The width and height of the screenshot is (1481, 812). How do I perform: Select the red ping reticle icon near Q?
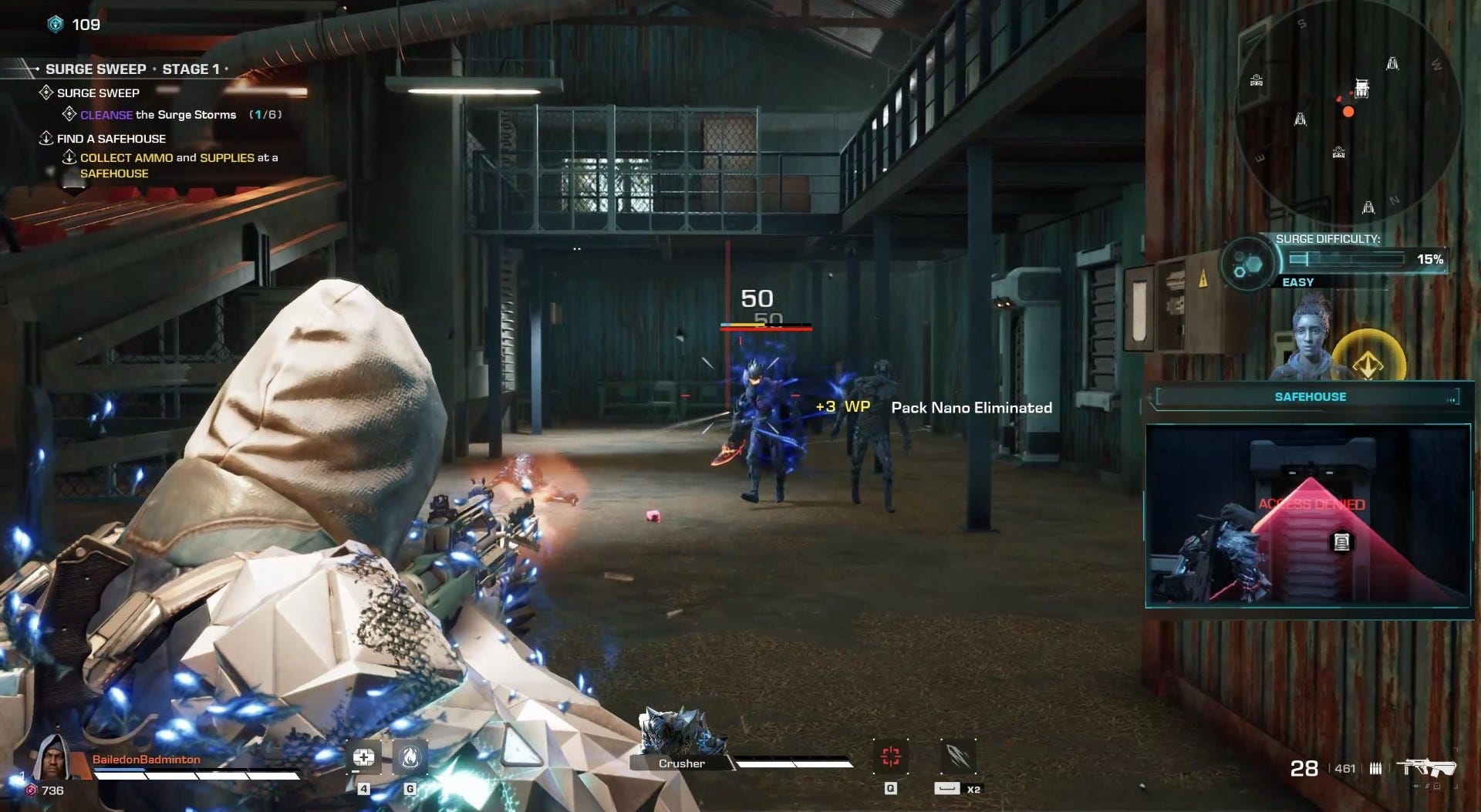(x=892, y=756)
